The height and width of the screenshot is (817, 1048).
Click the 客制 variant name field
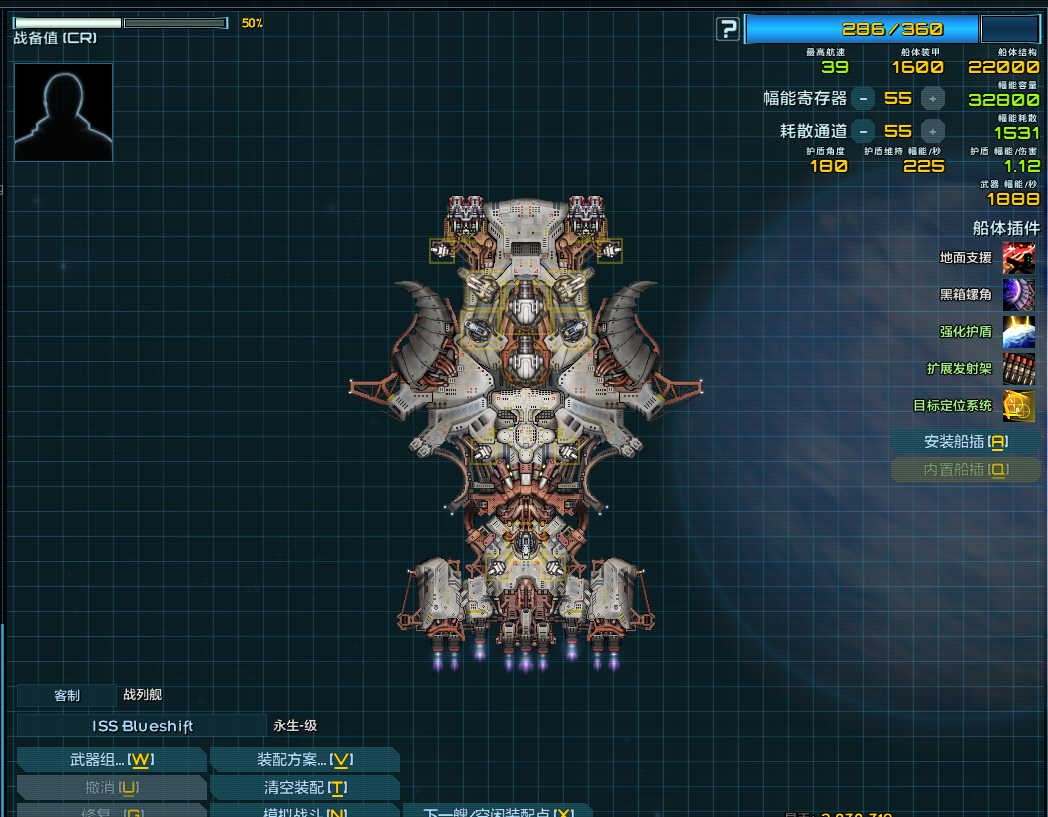click(67, 695)
